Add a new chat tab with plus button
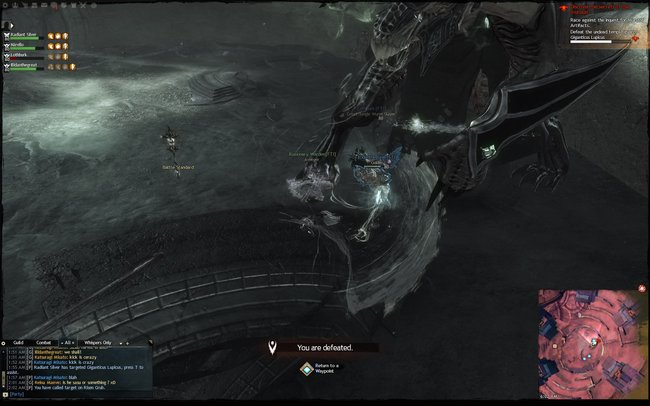This screenshot has width=650, height=406. 127,342
